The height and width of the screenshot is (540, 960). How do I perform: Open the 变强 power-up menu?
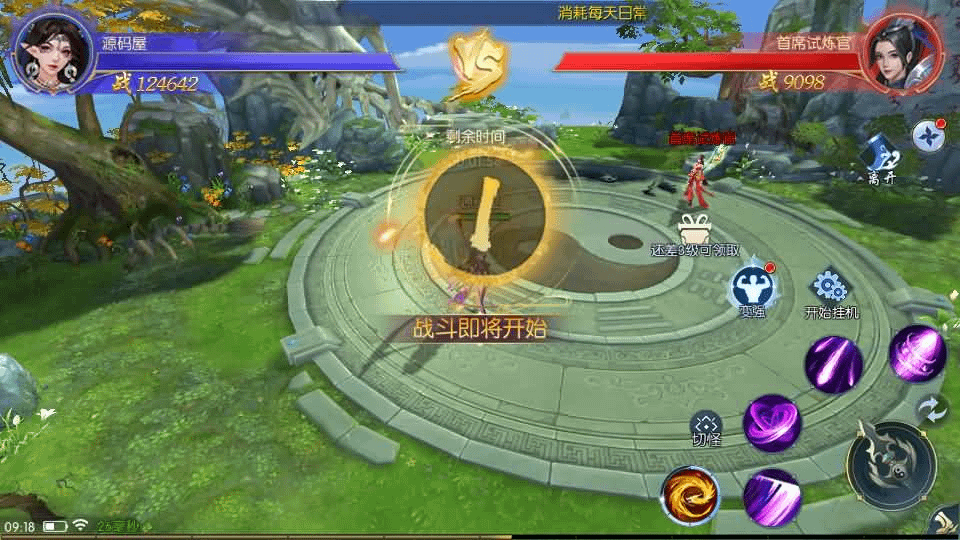coord(751,289)
